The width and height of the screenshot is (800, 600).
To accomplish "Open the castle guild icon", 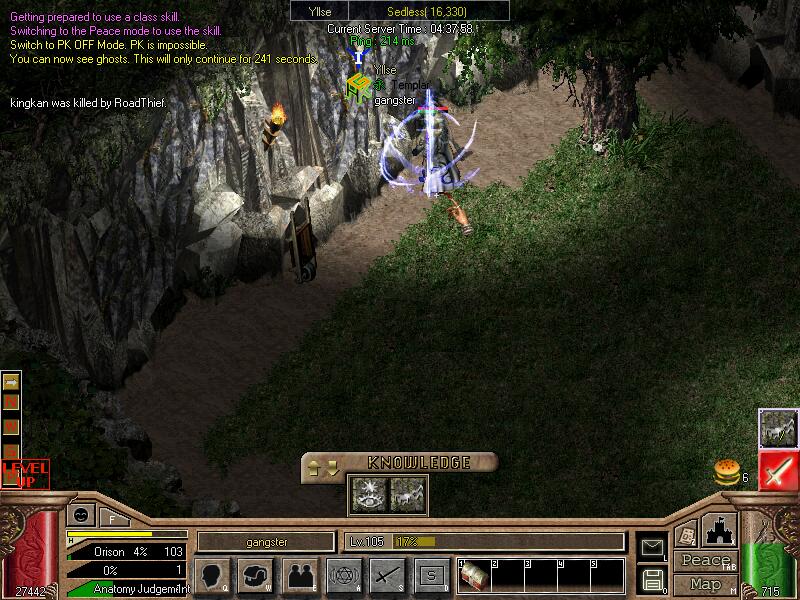I will 721,528.
